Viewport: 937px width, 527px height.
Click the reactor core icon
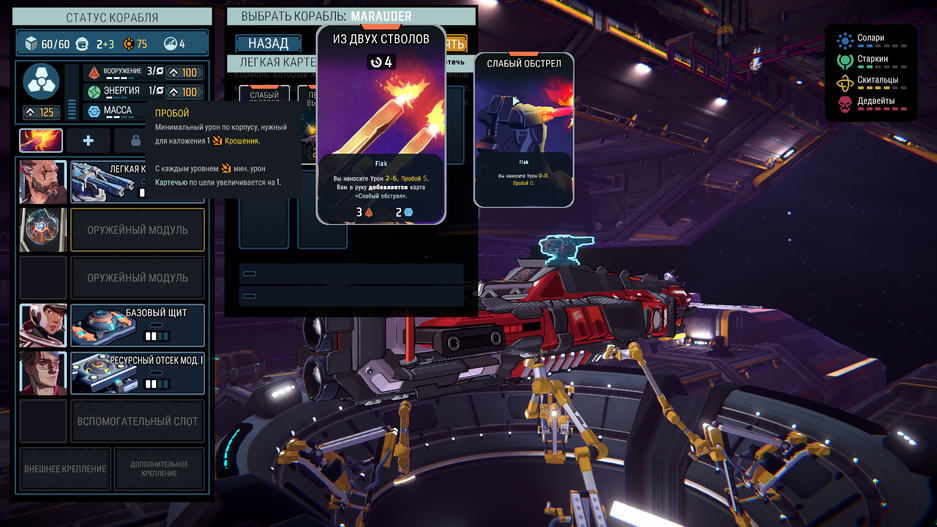(41, 80)
